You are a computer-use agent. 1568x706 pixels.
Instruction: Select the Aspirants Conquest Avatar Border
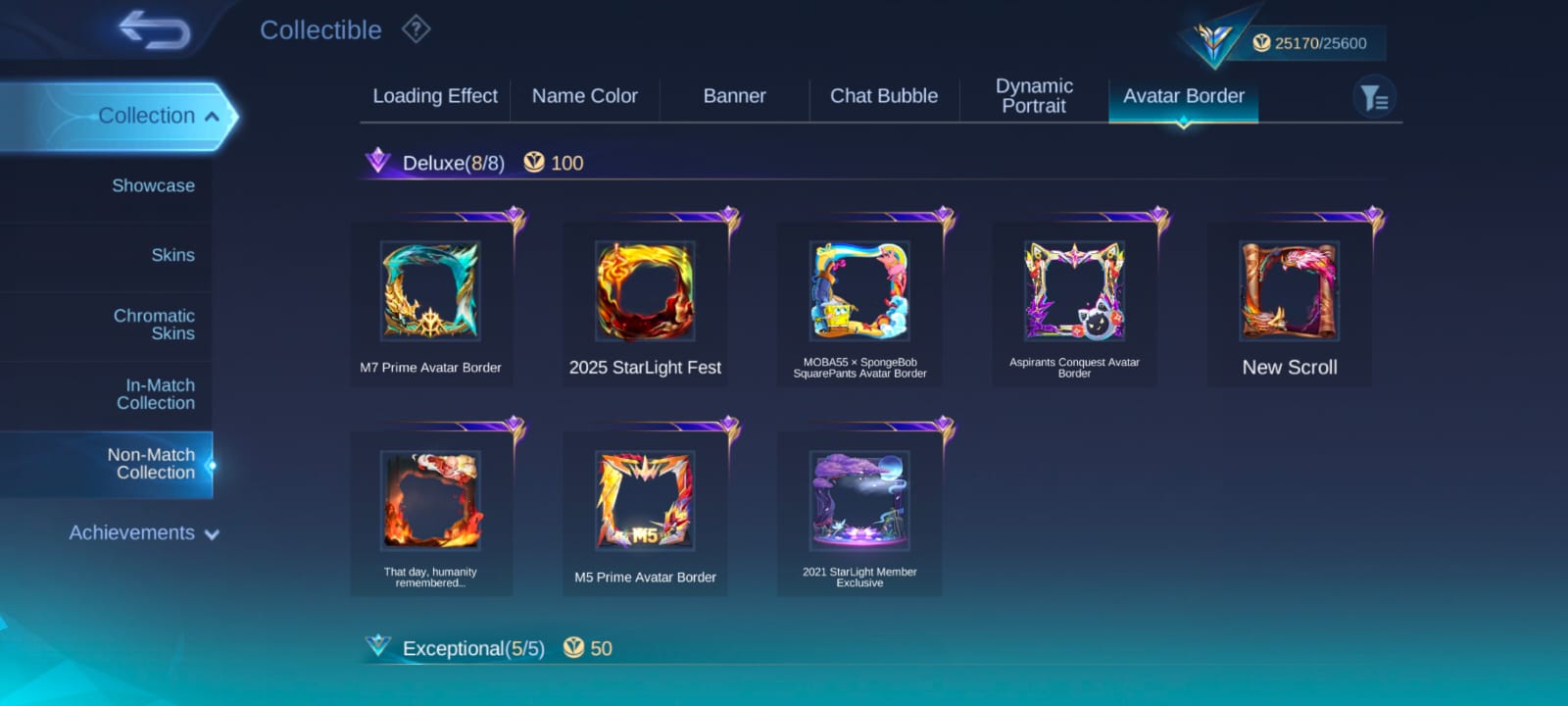pos(1074,292)
